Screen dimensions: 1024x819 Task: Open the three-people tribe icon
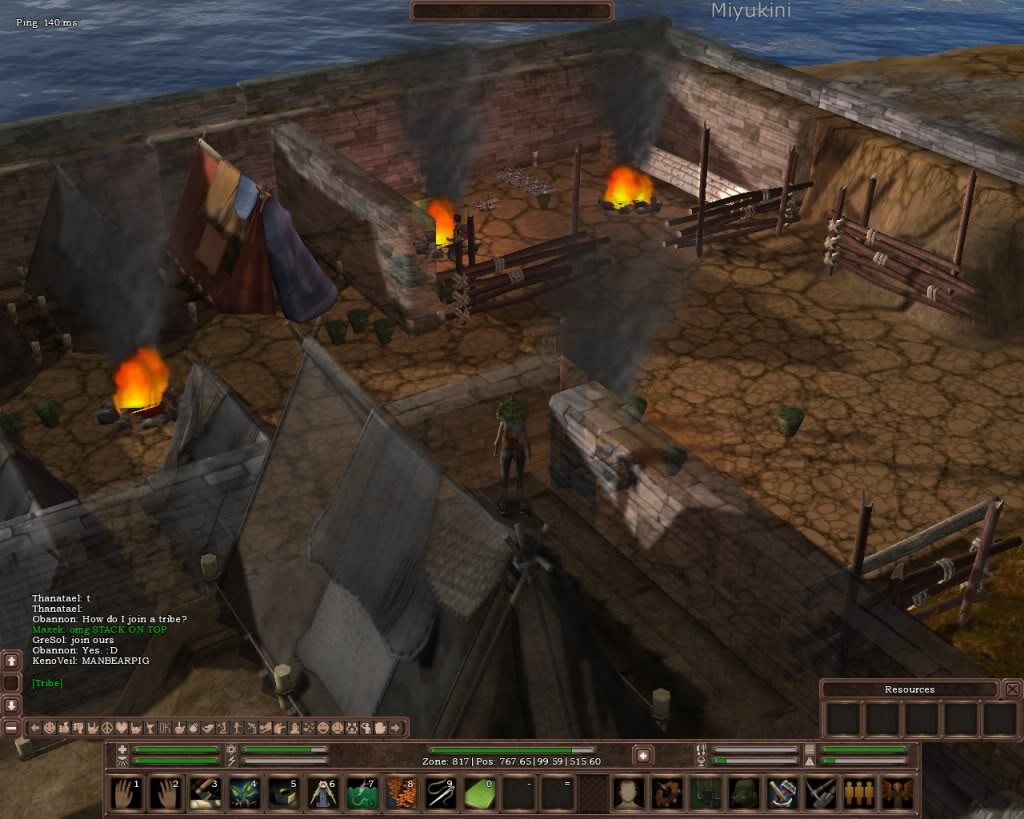tap(857, 793)
